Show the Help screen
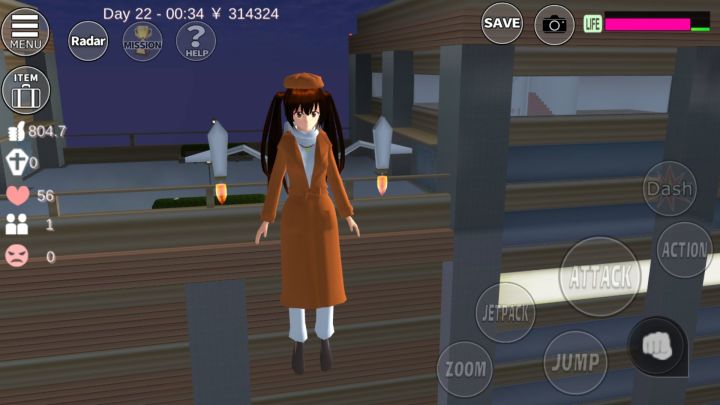This screenshot has height=405, width=720. point(196,41)
